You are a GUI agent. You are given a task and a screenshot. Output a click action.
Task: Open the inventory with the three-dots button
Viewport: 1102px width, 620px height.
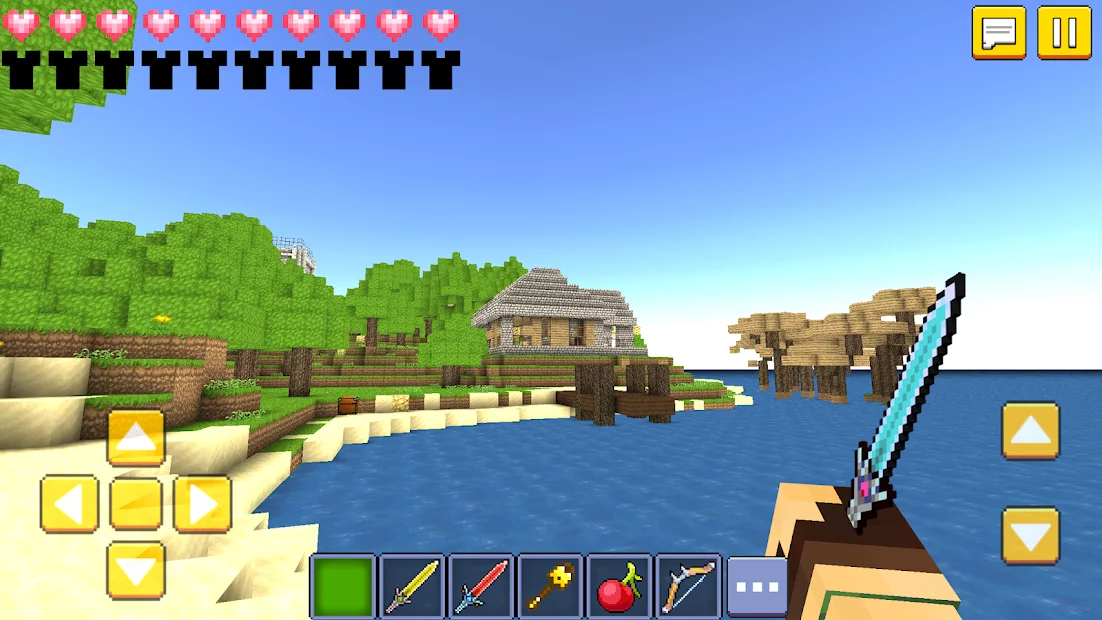click(x=757, y=587)
